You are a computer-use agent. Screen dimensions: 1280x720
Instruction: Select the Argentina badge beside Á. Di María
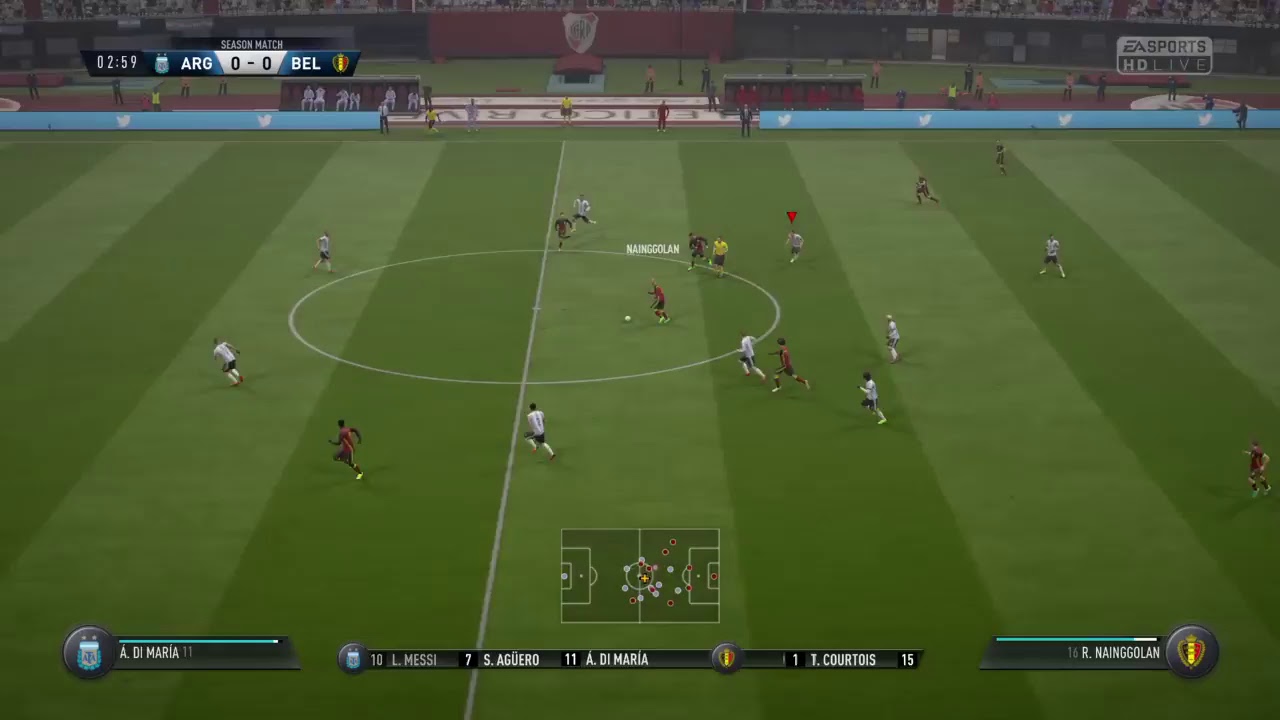[88, 652]
